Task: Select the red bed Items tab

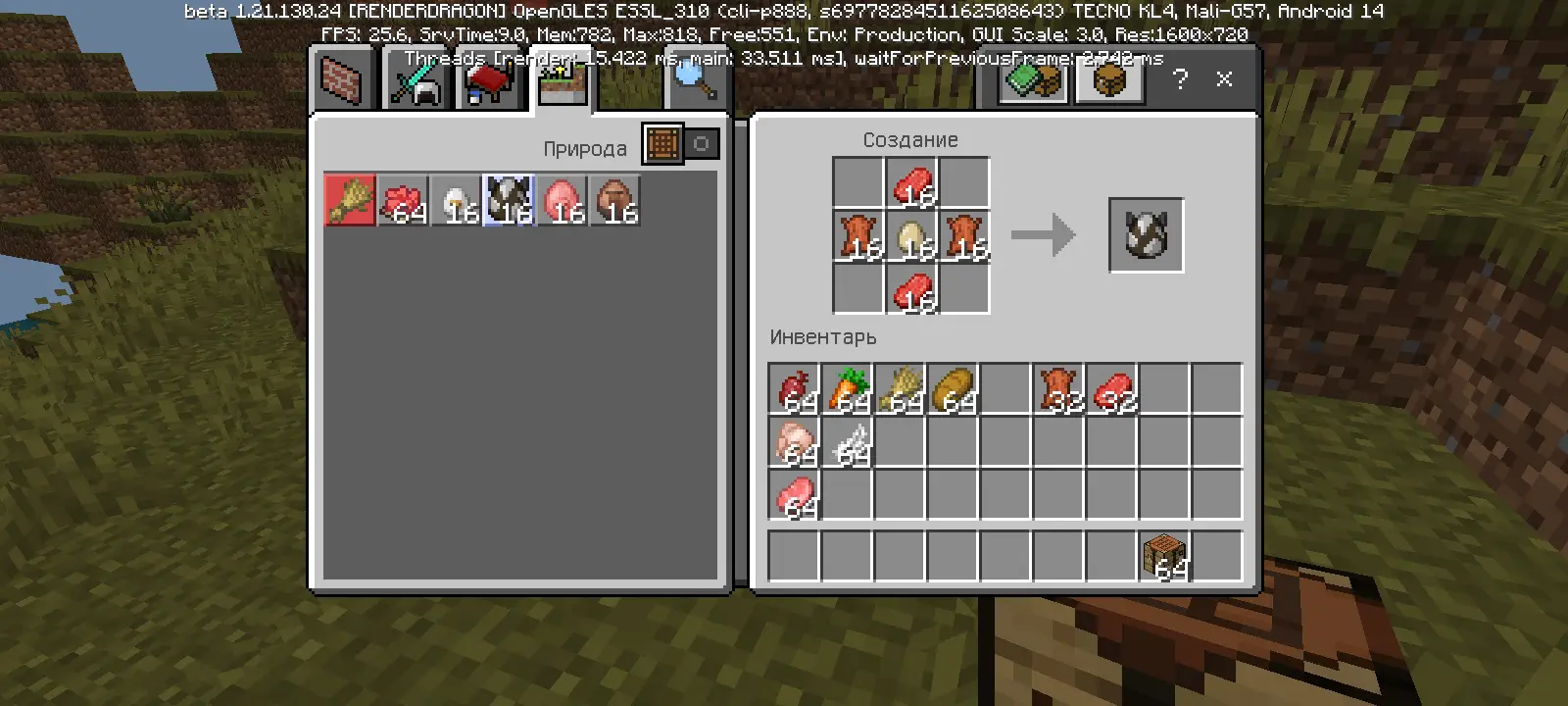Action: pos(488,80)
